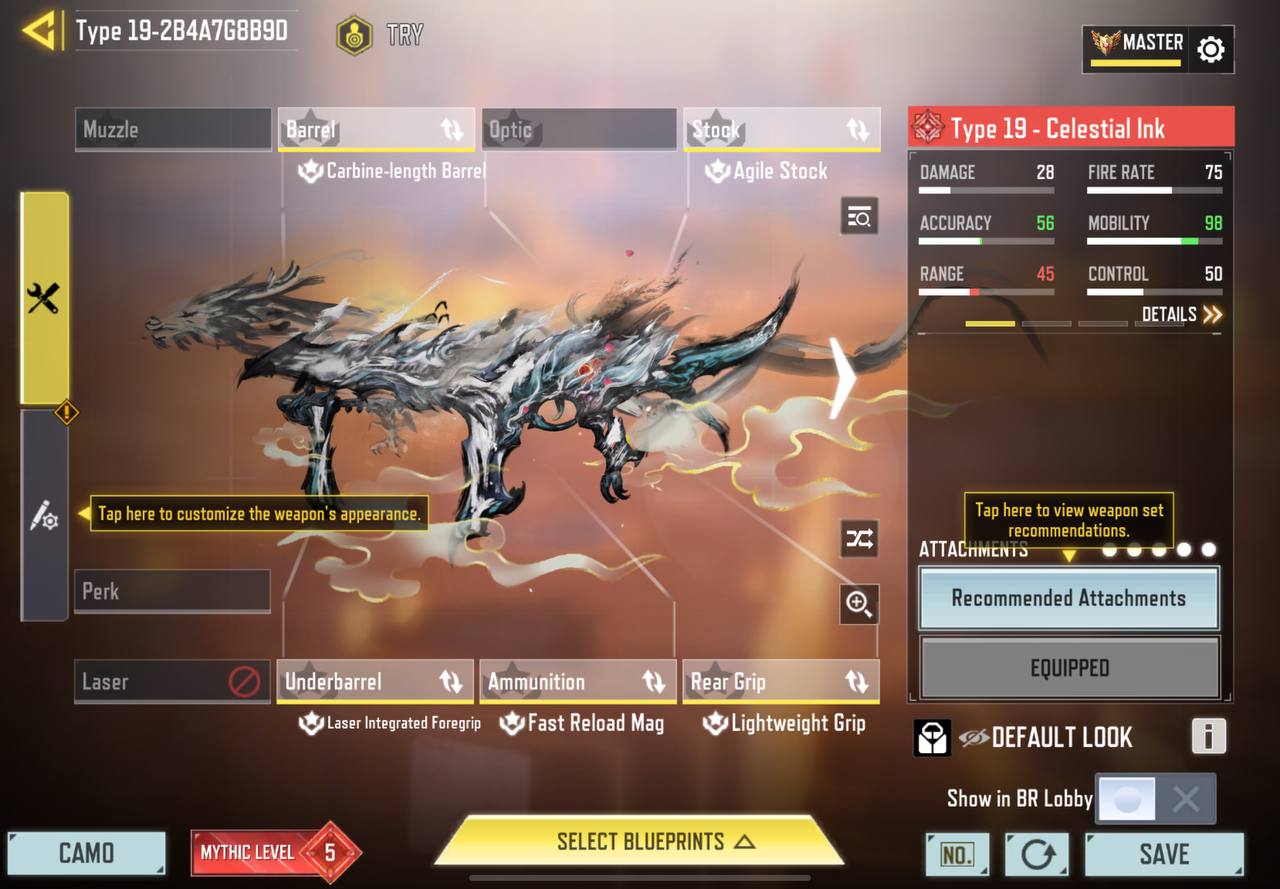
Task: Select the Optic attachment slot
Action: point(579,130)
